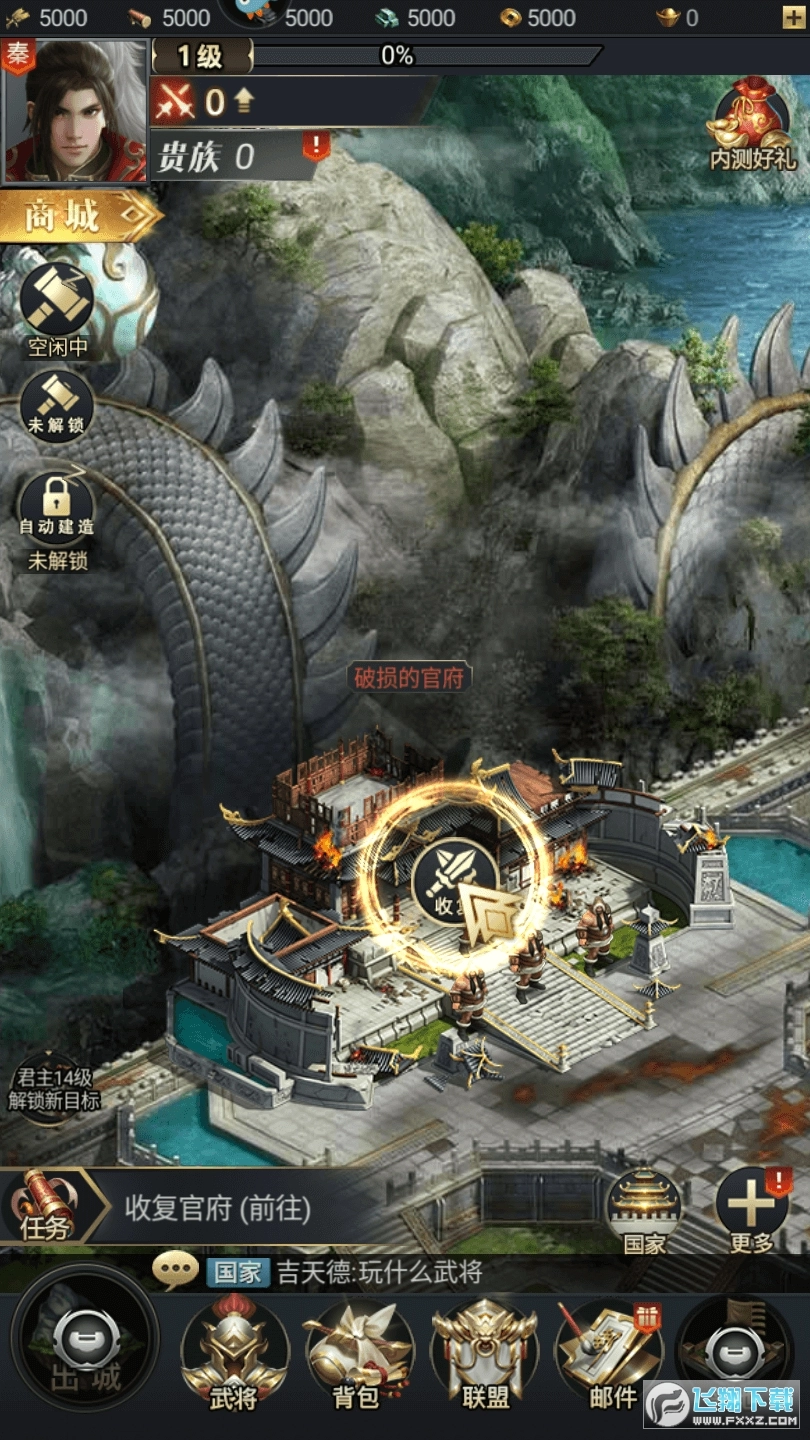Open the 武将 generals menu
Image resolution: width=810 pixels, height=1440 pixels.
(234, 1355)
